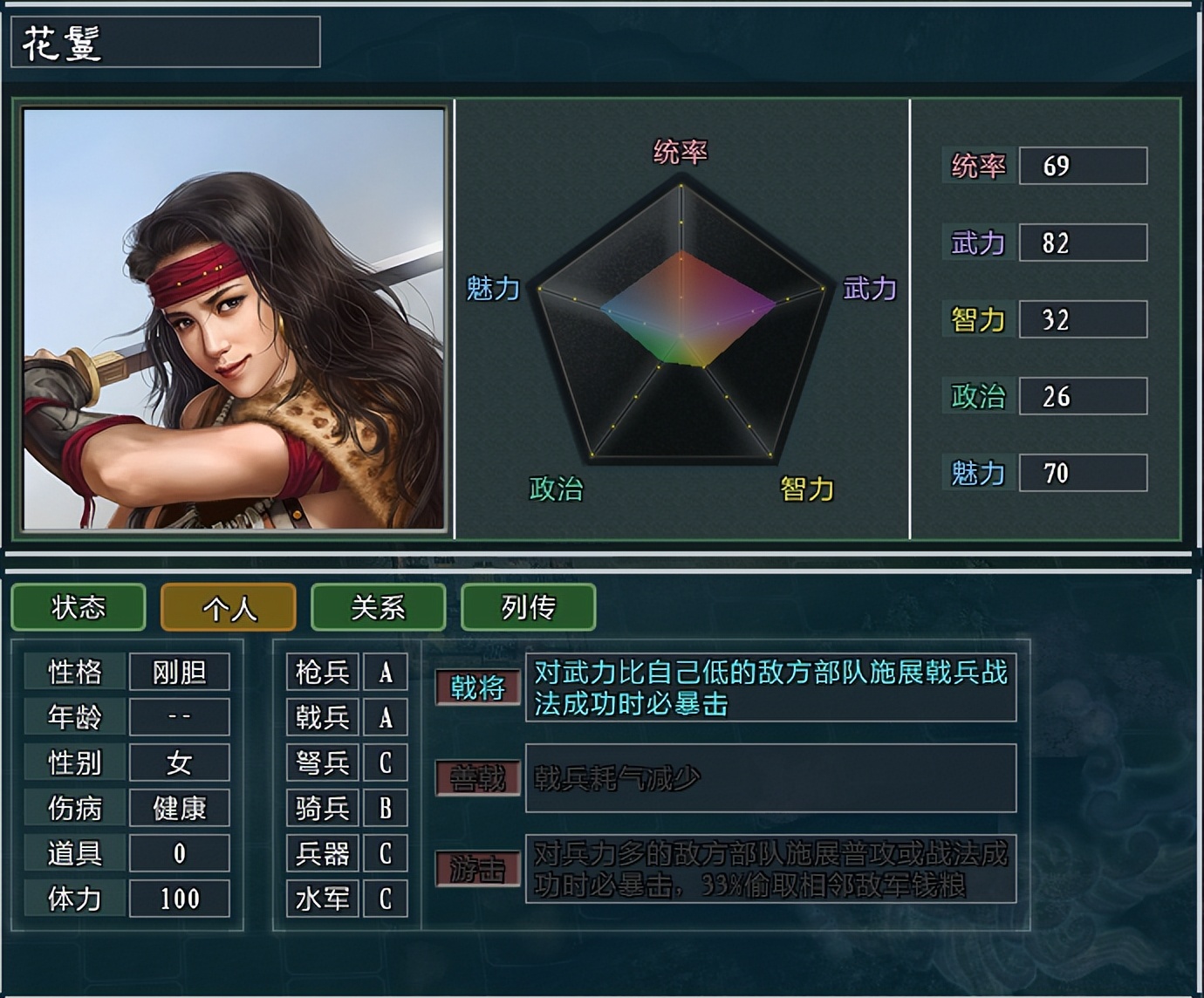The height and width of the screenshot is (998, 1204).
Task: Click the 水军 C proficiency rank
Action: [x=385, y=899]
